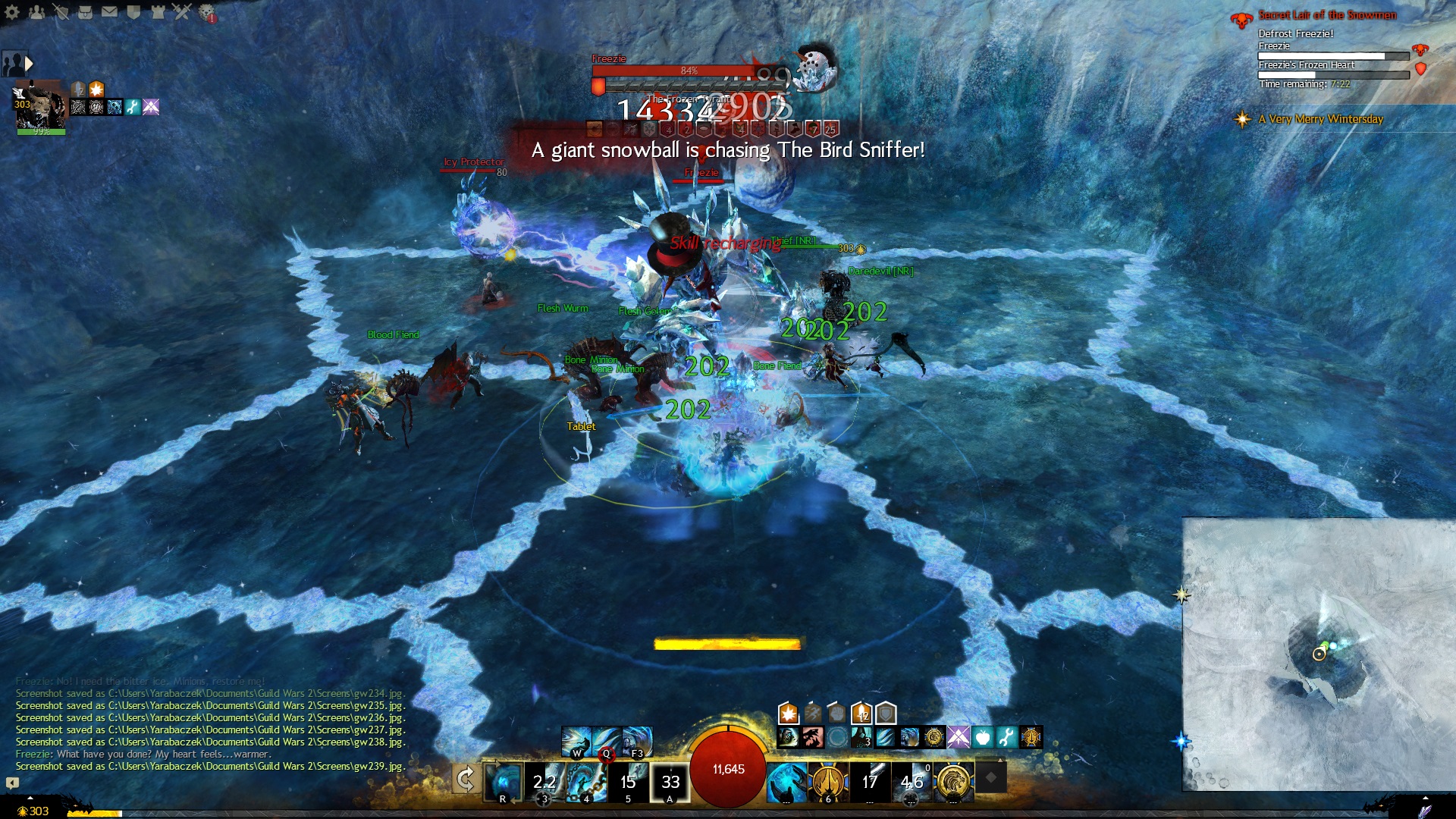Open the Inventory bag icon
The width and height of the screenshot is (1456, 819).
pyautogui.click(x=85, y=12)
